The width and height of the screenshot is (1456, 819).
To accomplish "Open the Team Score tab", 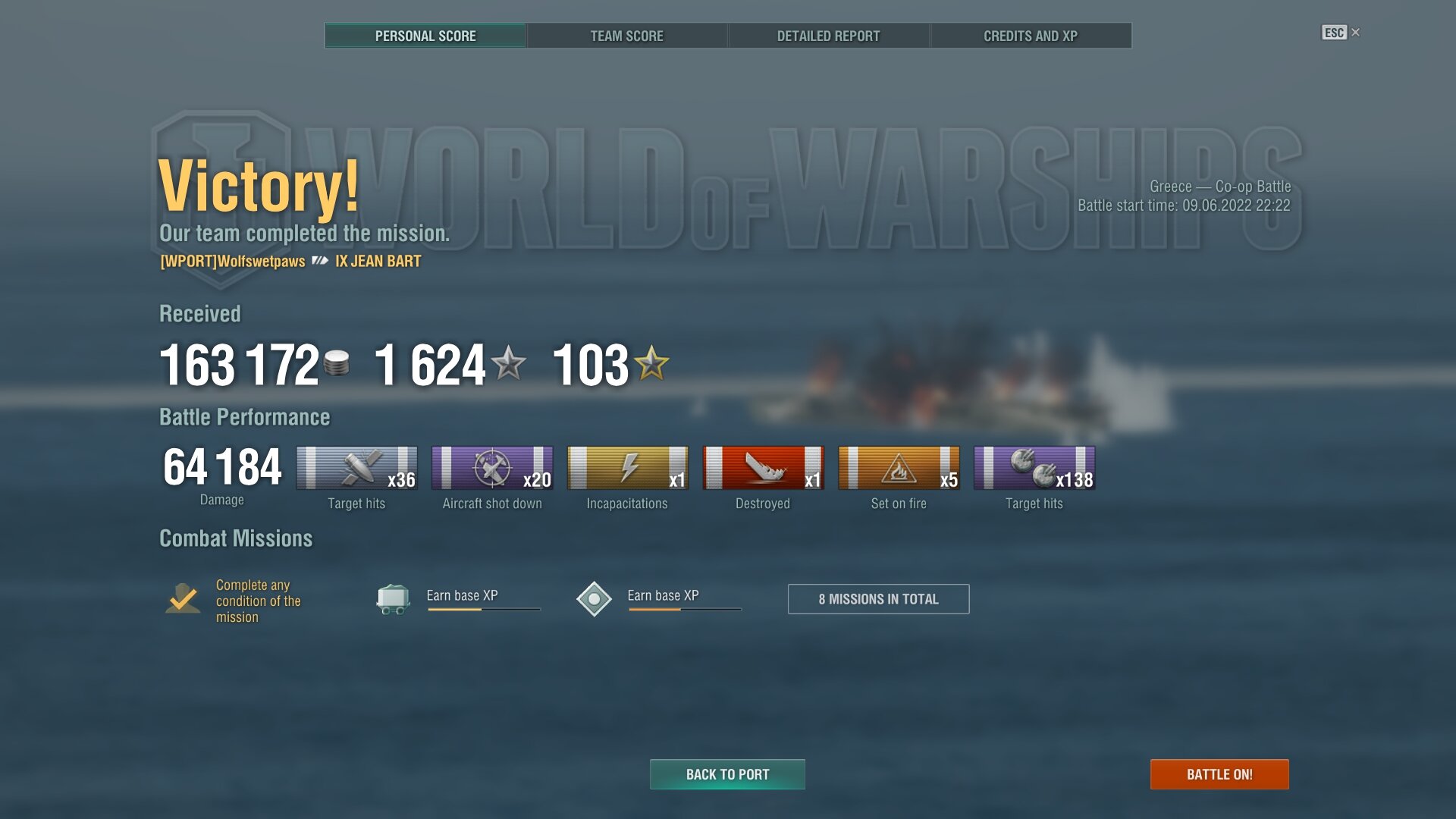I will click(626, 36).
